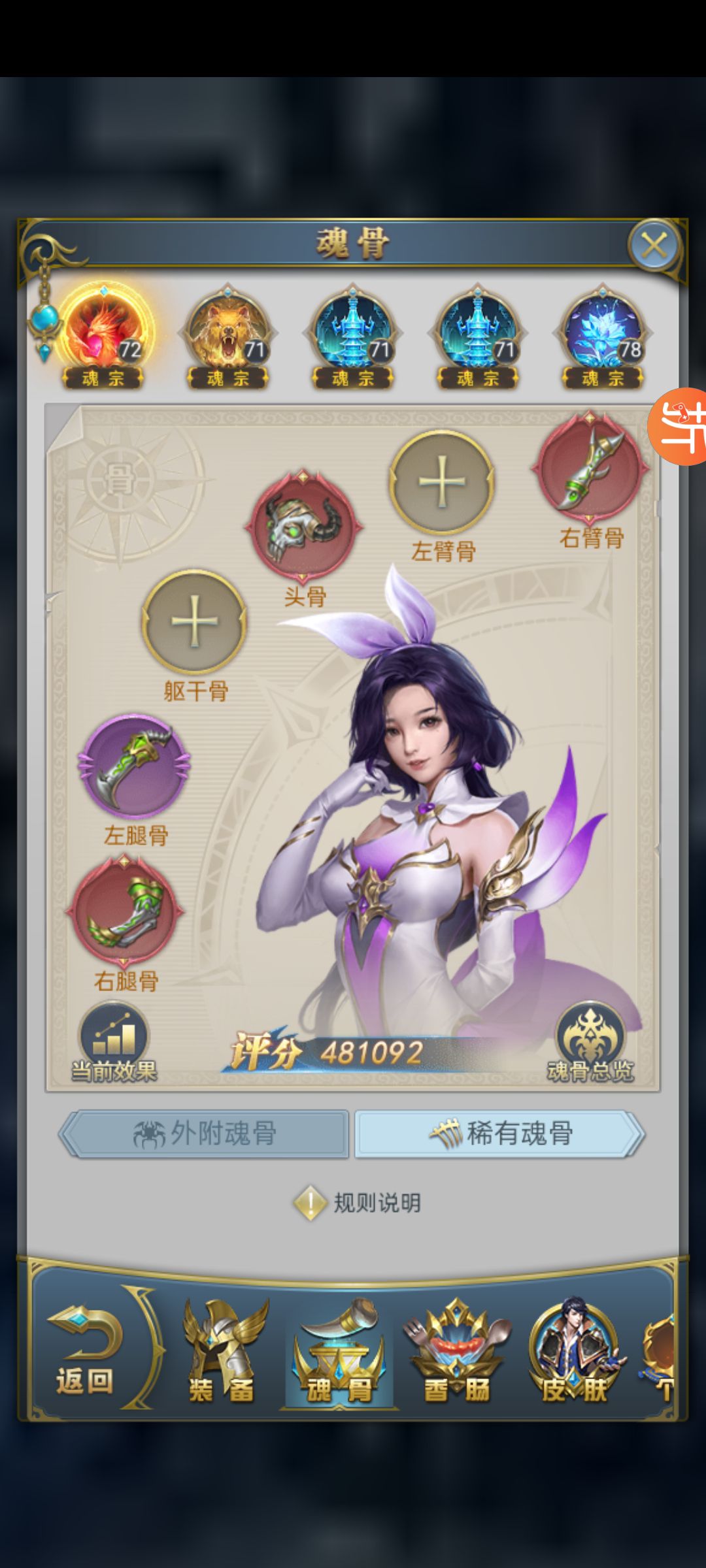Switch to 外附魂骨 tab
Screen dimensions: 706x1568
(x=204, y=1134)
